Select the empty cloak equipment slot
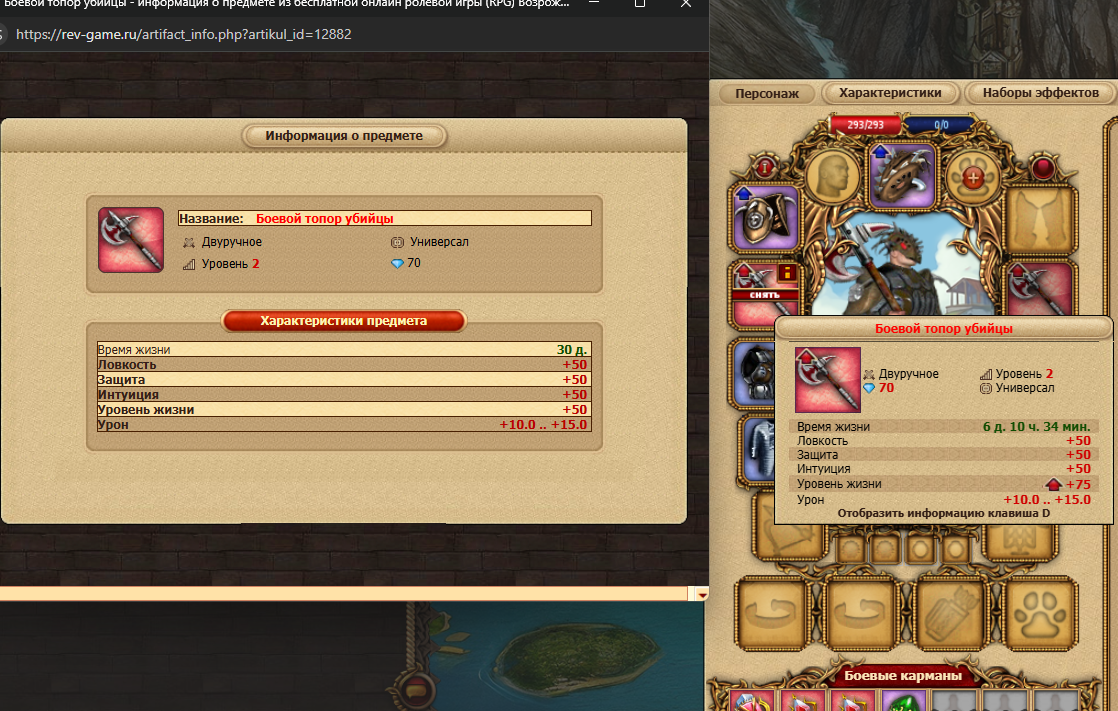 pyautogui.click(x=1040, y=217)
